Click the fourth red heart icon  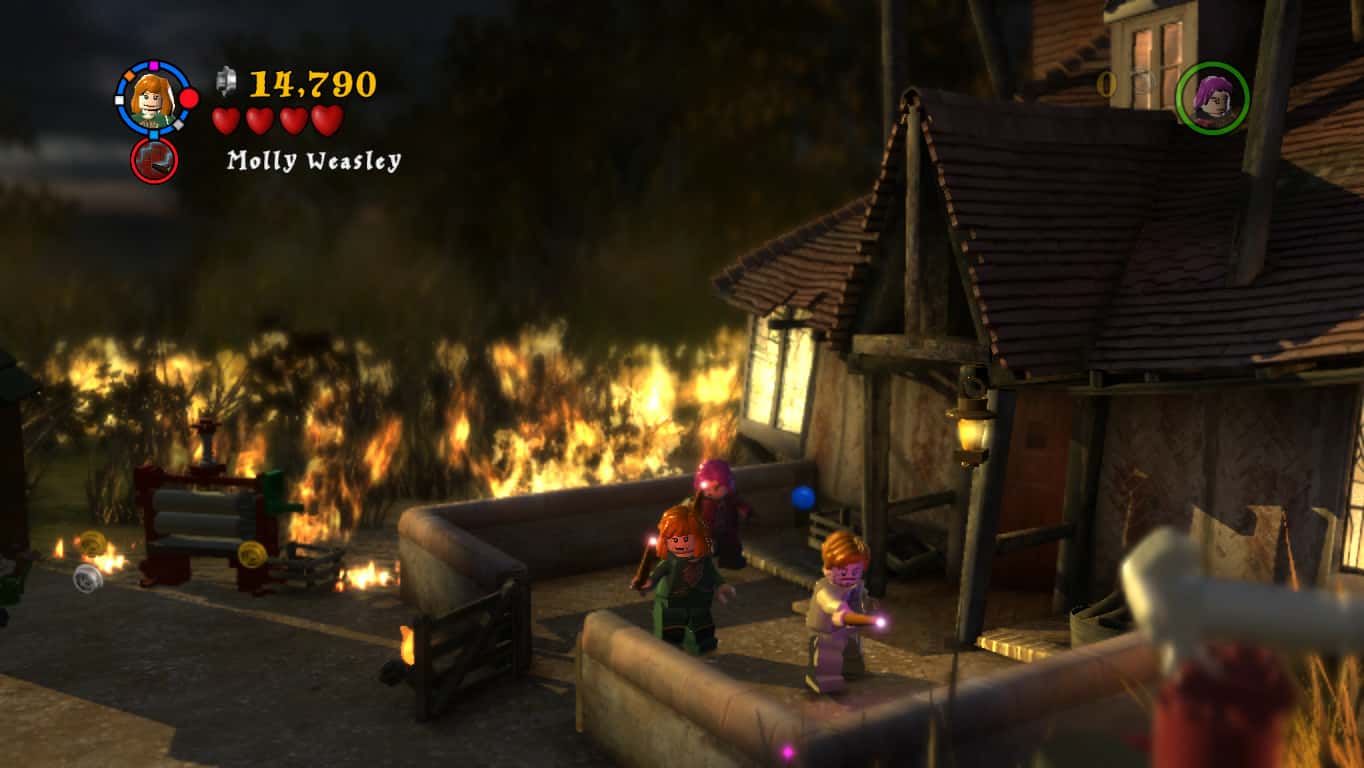click(x=324, y=118)
